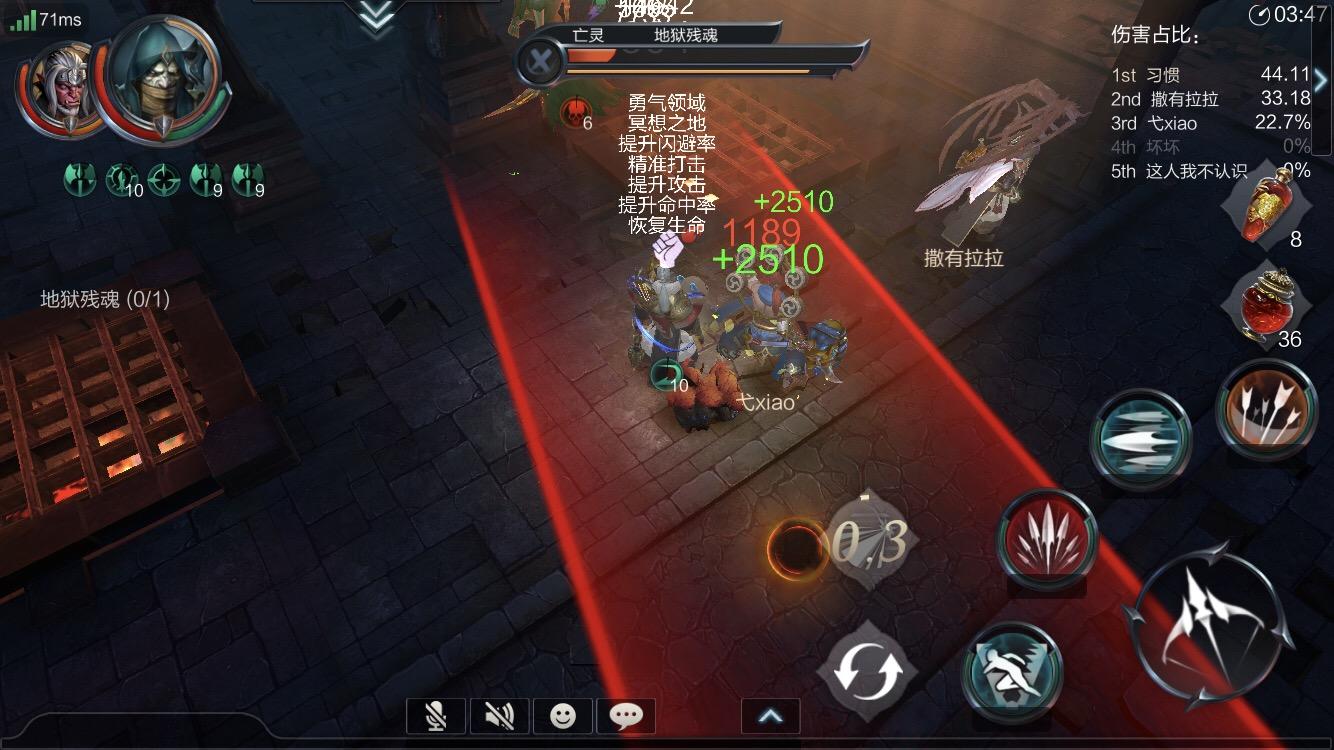Click the player name 撒有拉拉 above the NPC
The image size is (1334, 750).
[960, 257]
